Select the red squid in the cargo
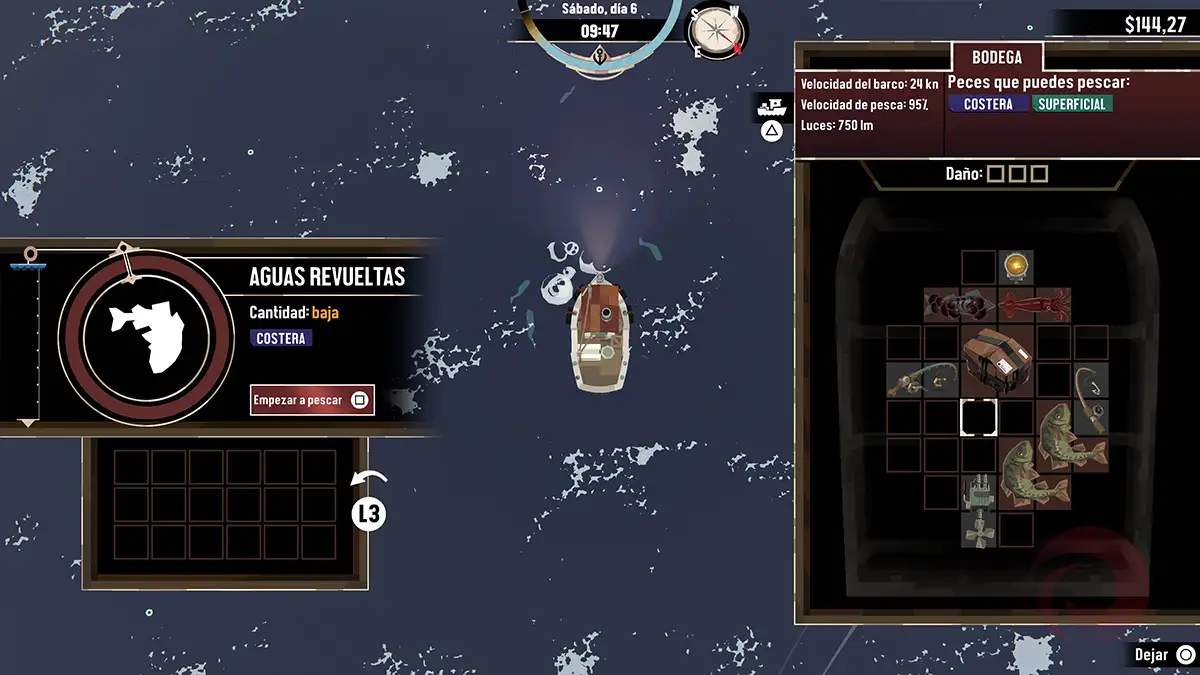Screen dimensions: 1200x675 tap(1034, 304)
